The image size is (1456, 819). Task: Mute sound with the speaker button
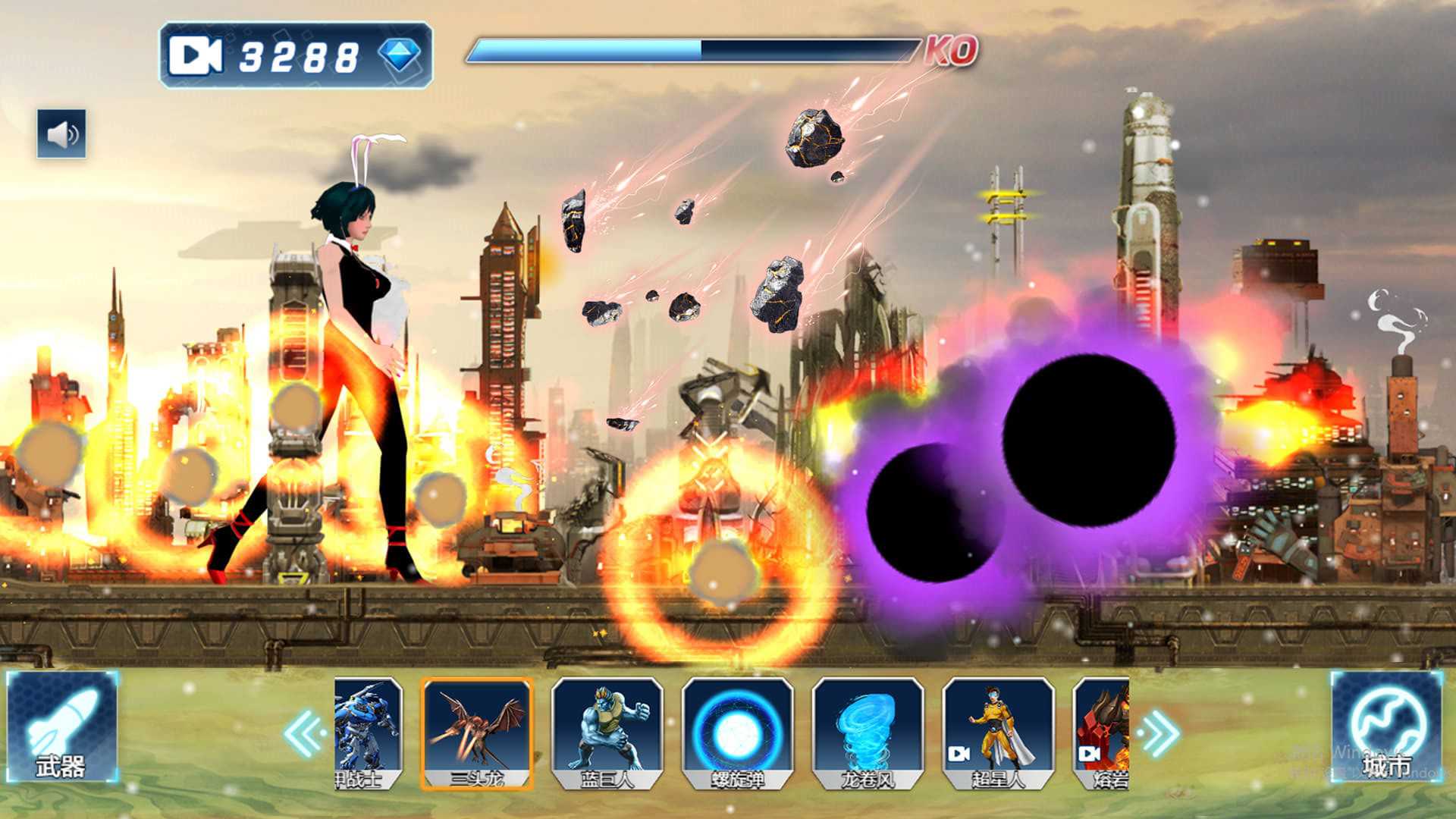tap(61, 134)
